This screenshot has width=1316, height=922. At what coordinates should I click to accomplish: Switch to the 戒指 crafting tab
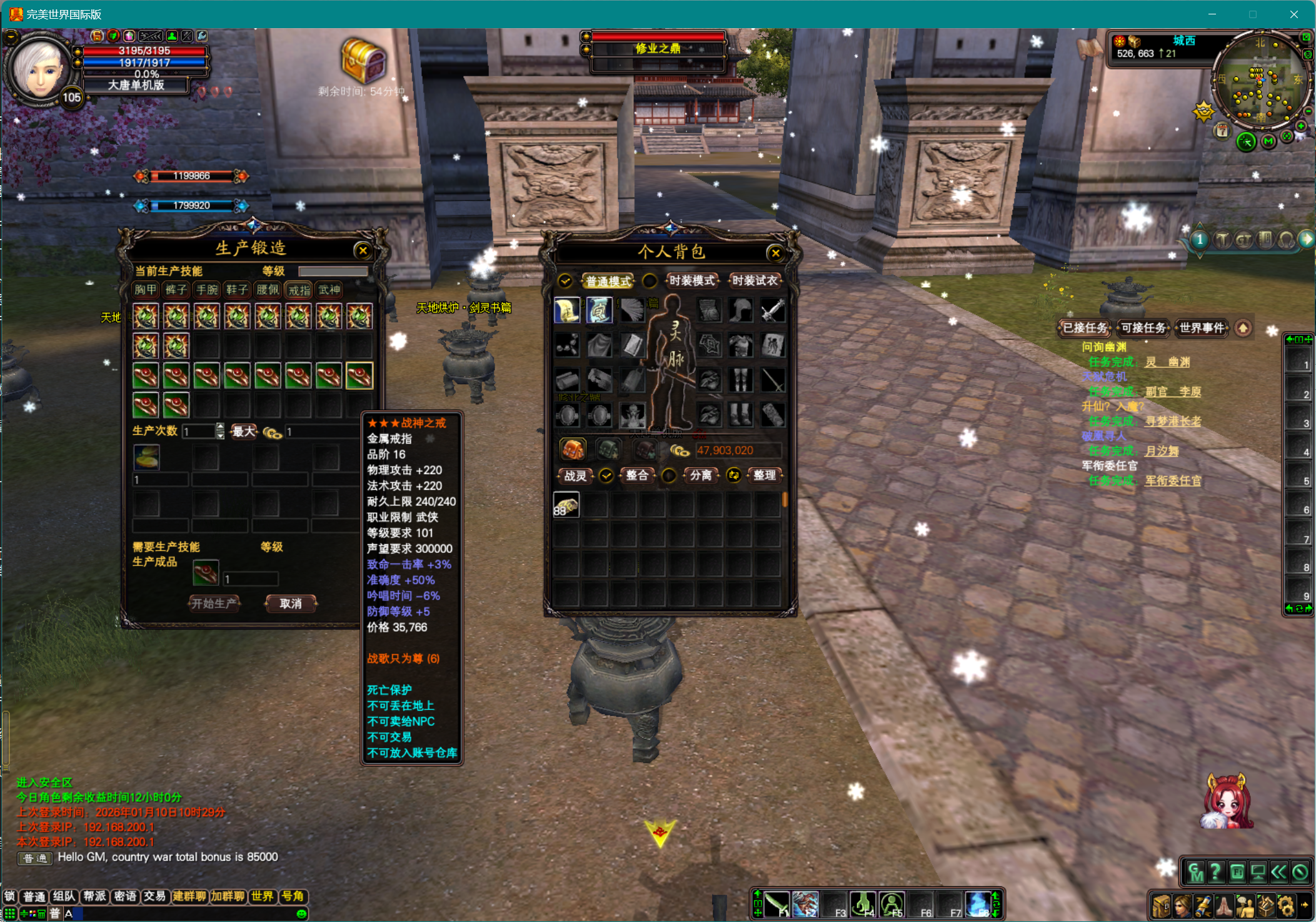point(299,290)
